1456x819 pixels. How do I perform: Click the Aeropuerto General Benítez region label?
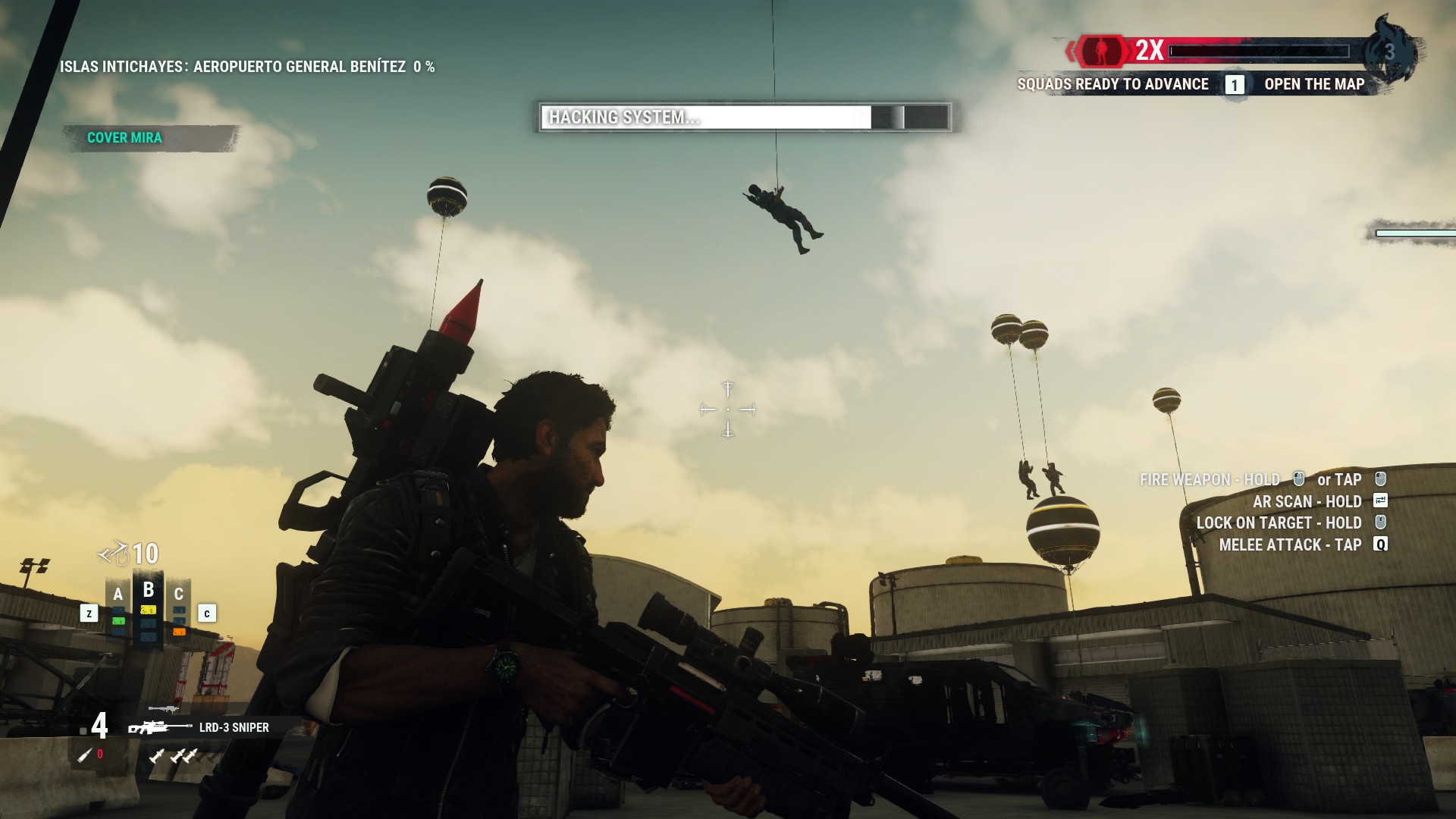pos(246,67)
